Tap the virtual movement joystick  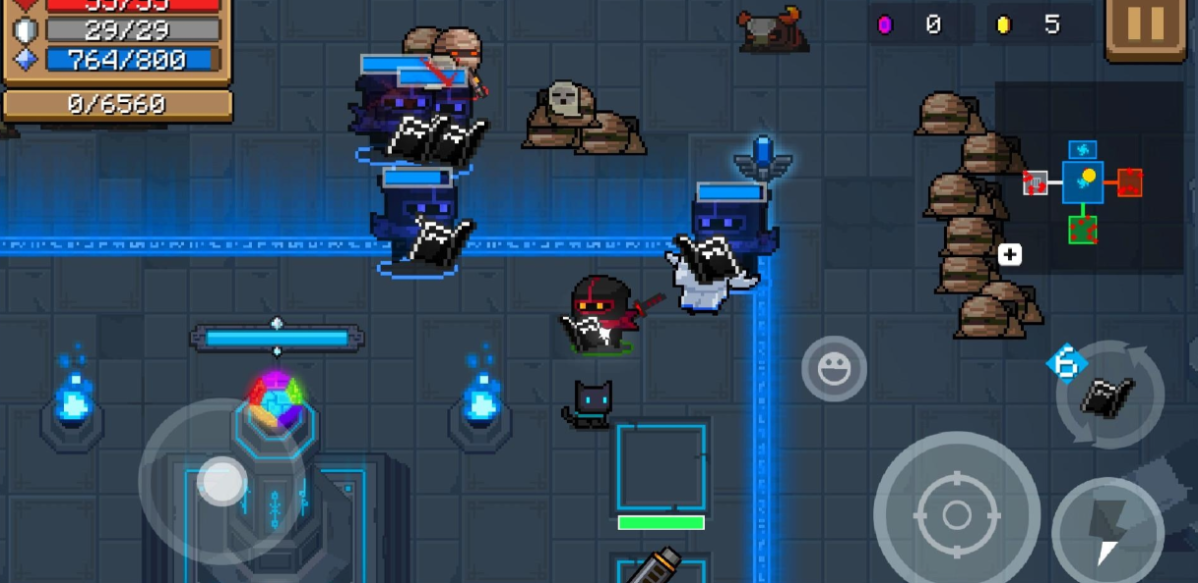[221, 481]
